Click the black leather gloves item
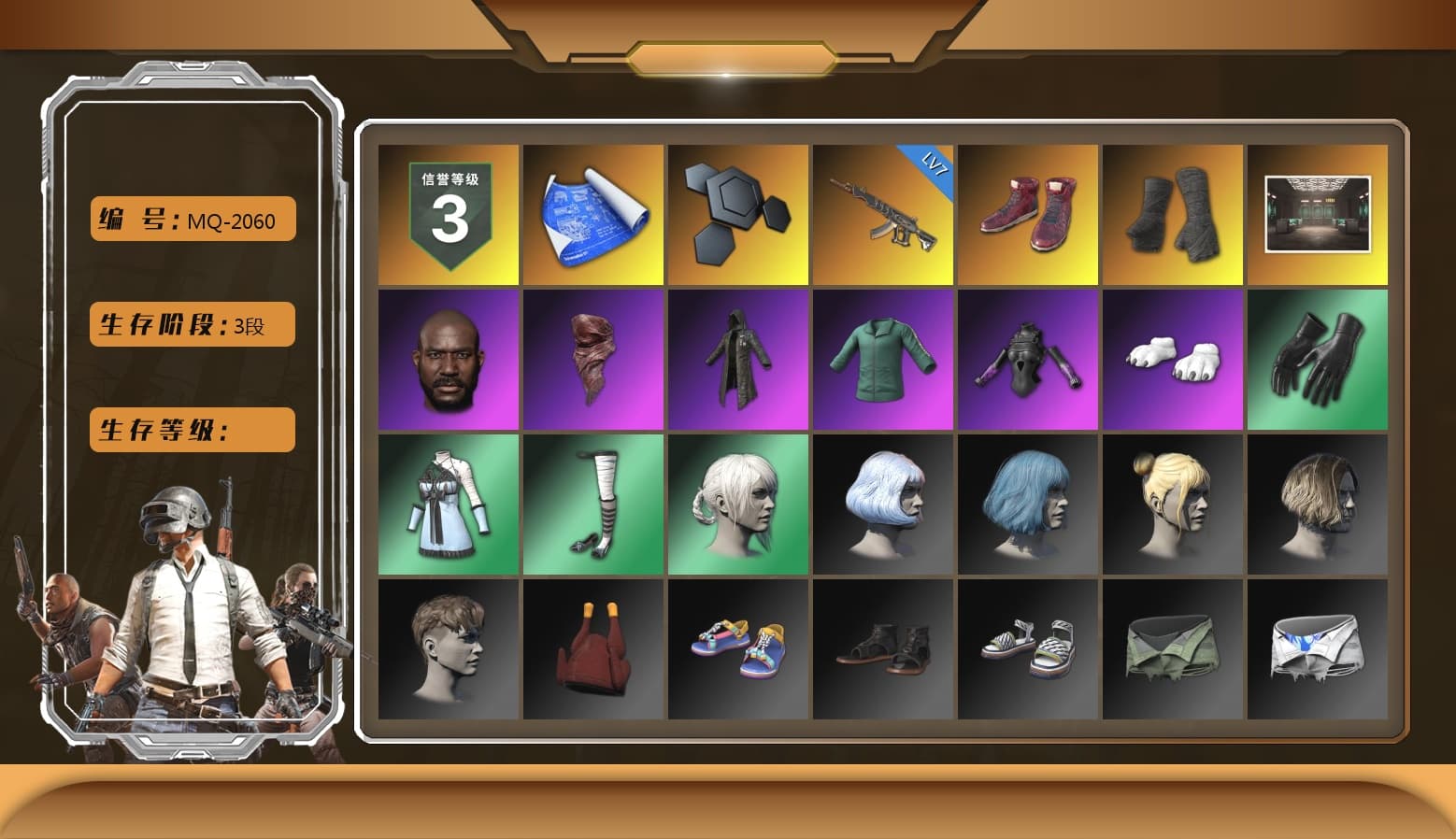Screen dimensions: 1456x839 point(1319,359)
